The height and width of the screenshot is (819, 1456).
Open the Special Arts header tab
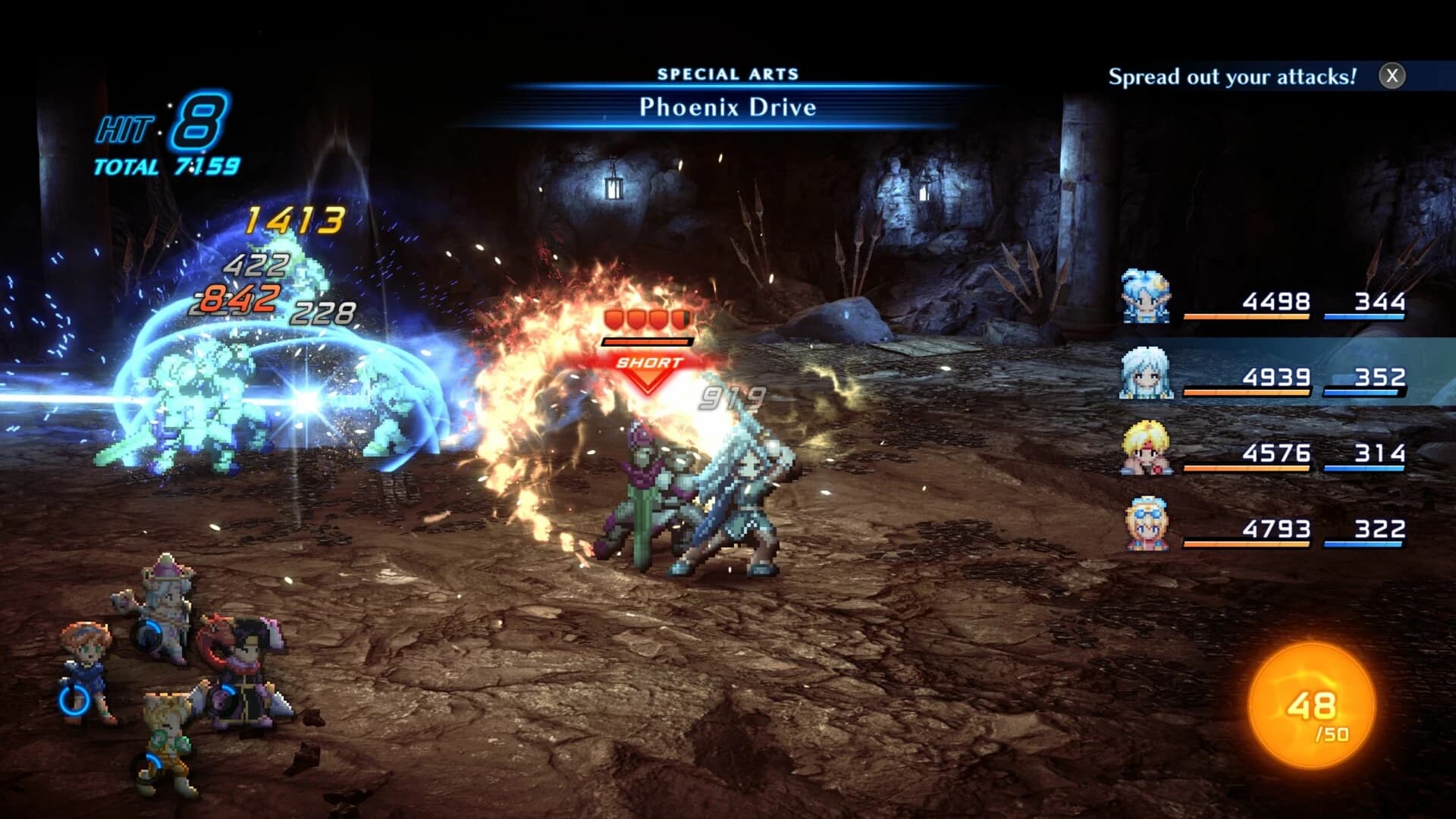[x=730, y=73]
